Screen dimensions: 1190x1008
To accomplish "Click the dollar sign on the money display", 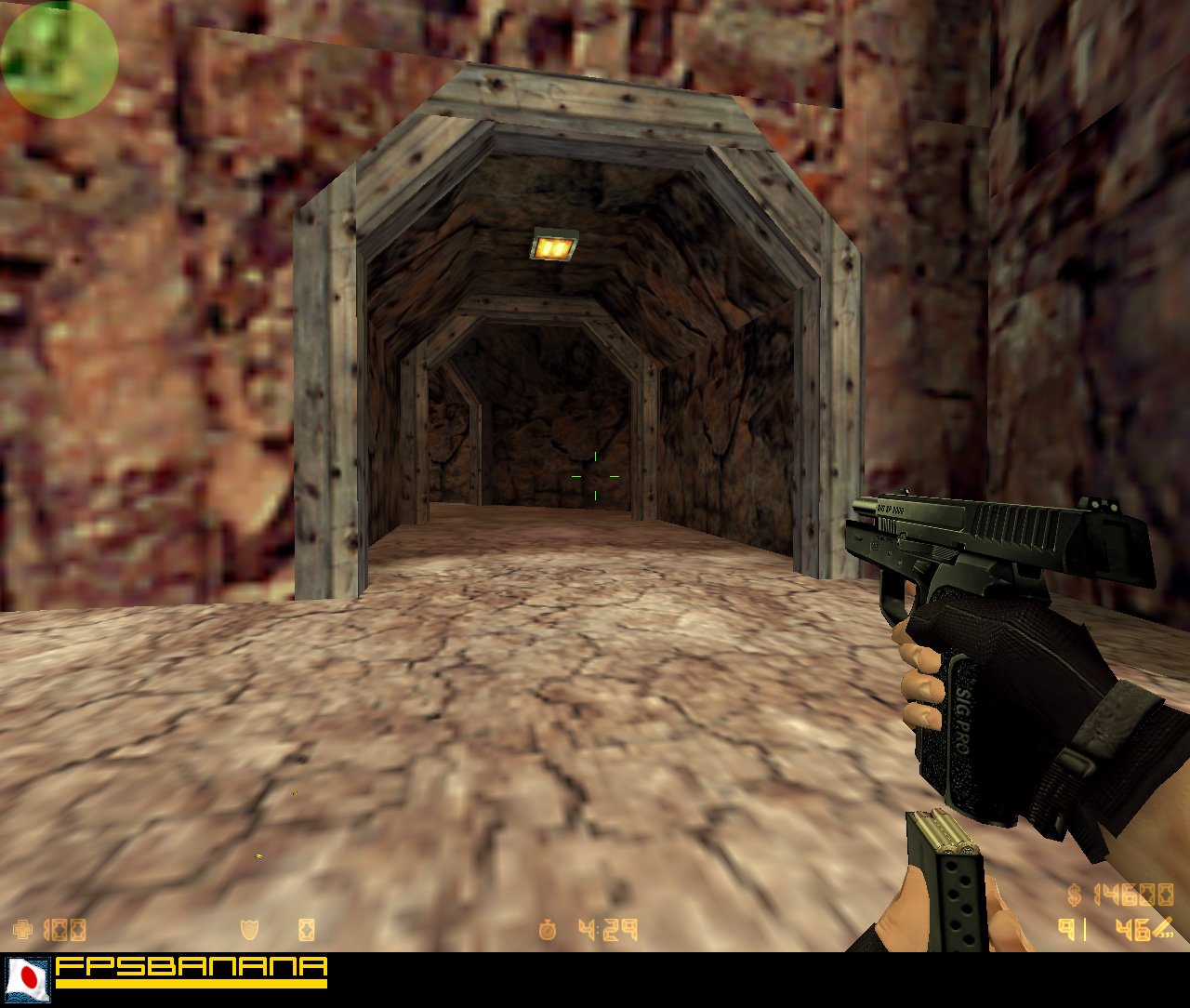I will [x=1073, y=895].
